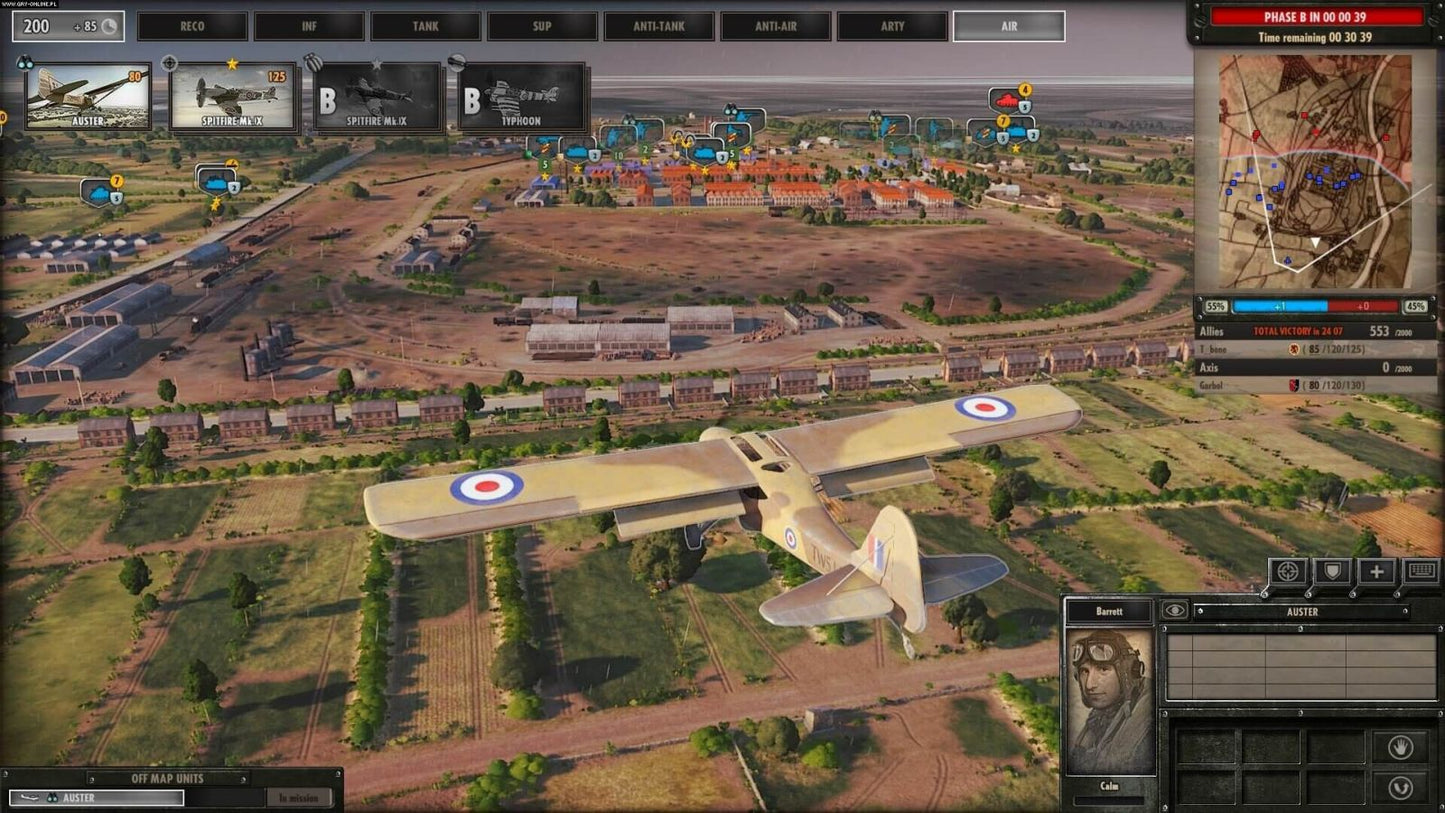Switch to the ARTY category tab

click(892, 26)
